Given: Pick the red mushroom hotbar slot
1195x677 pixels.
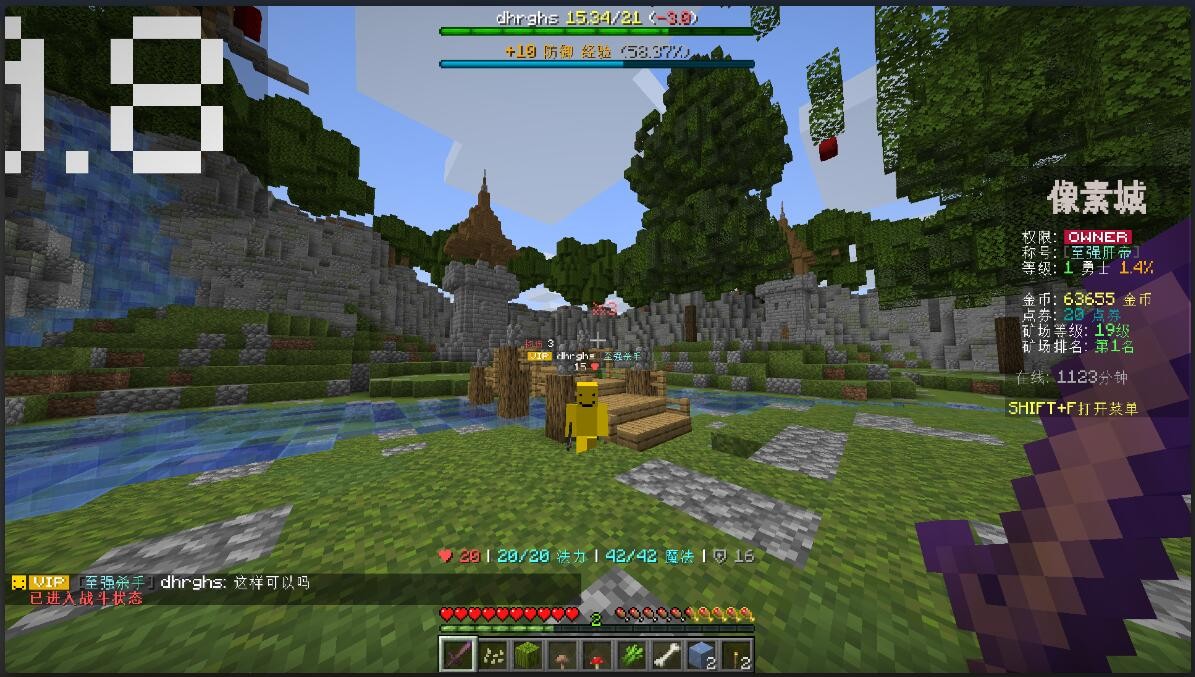Looking at the screenshot, I should (597, 655).
